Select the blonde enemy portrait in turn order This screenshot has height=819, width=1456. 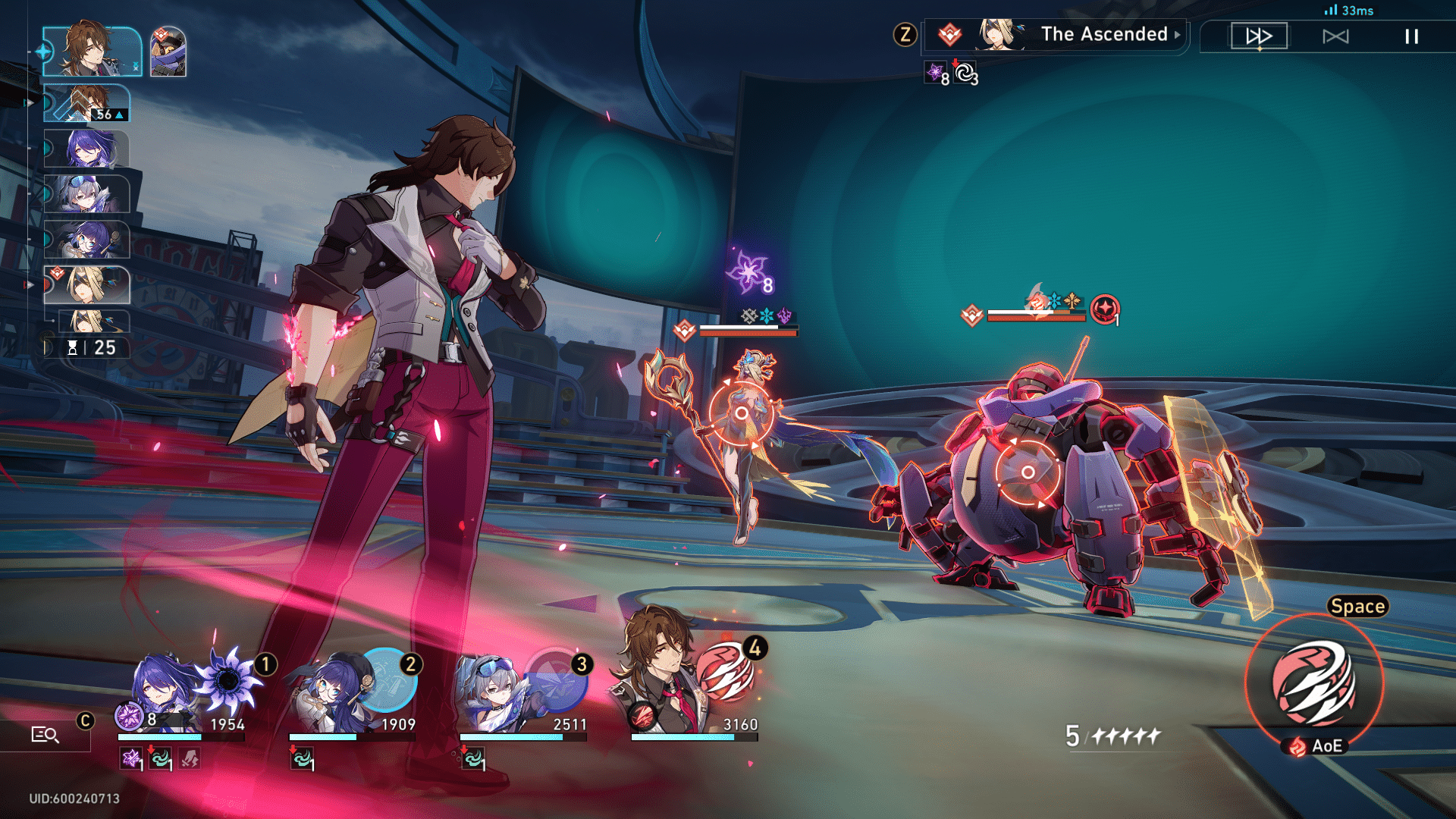[89, 285]
